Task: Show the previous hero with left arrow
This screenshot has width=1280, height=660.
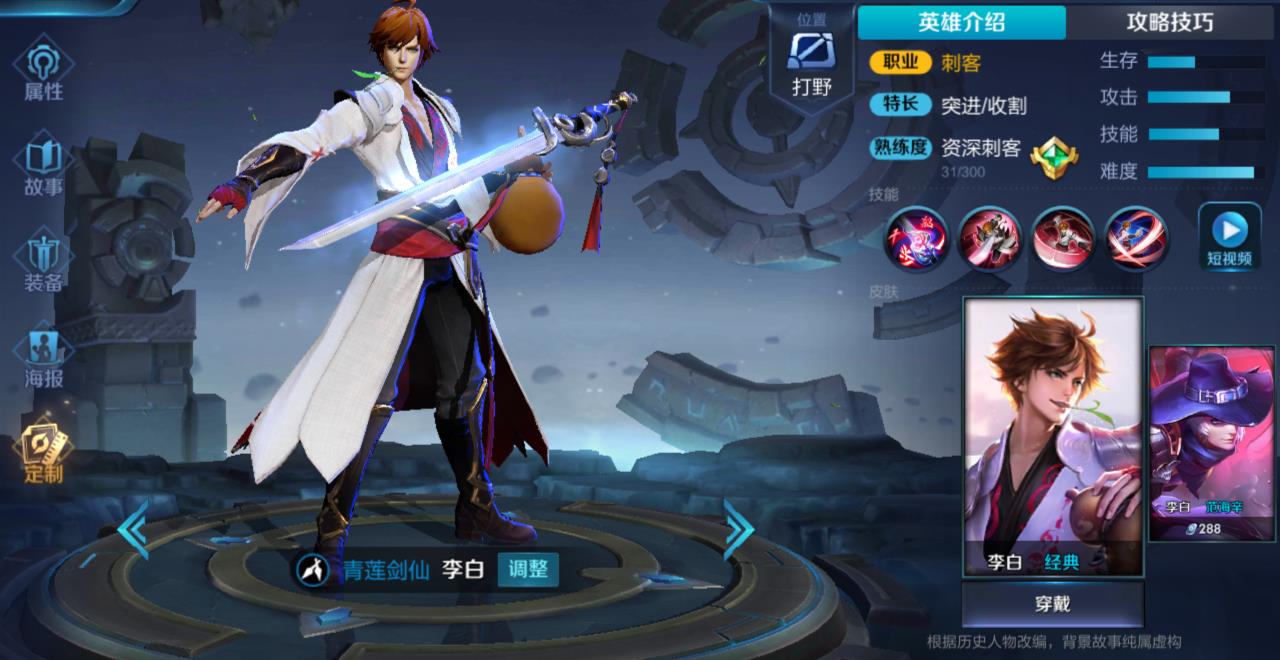Action: coord(133,529)
